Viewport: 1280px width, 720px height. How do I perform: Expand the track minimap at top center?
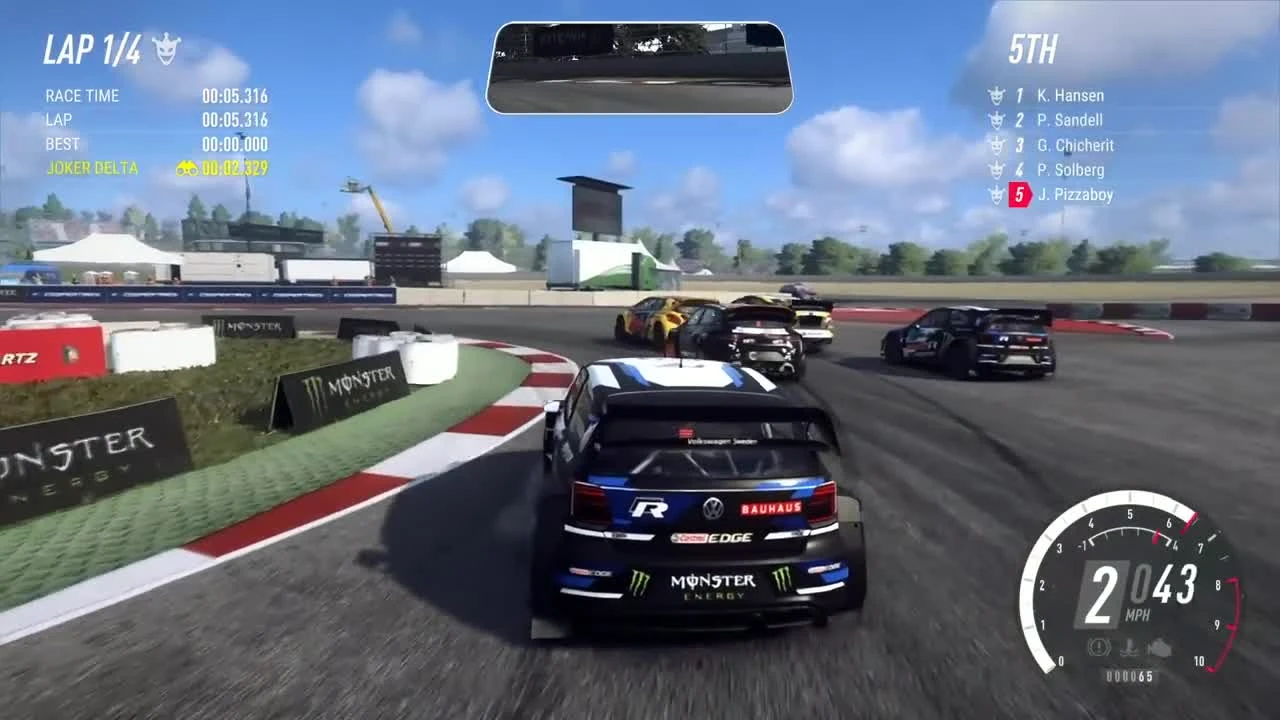639,66
